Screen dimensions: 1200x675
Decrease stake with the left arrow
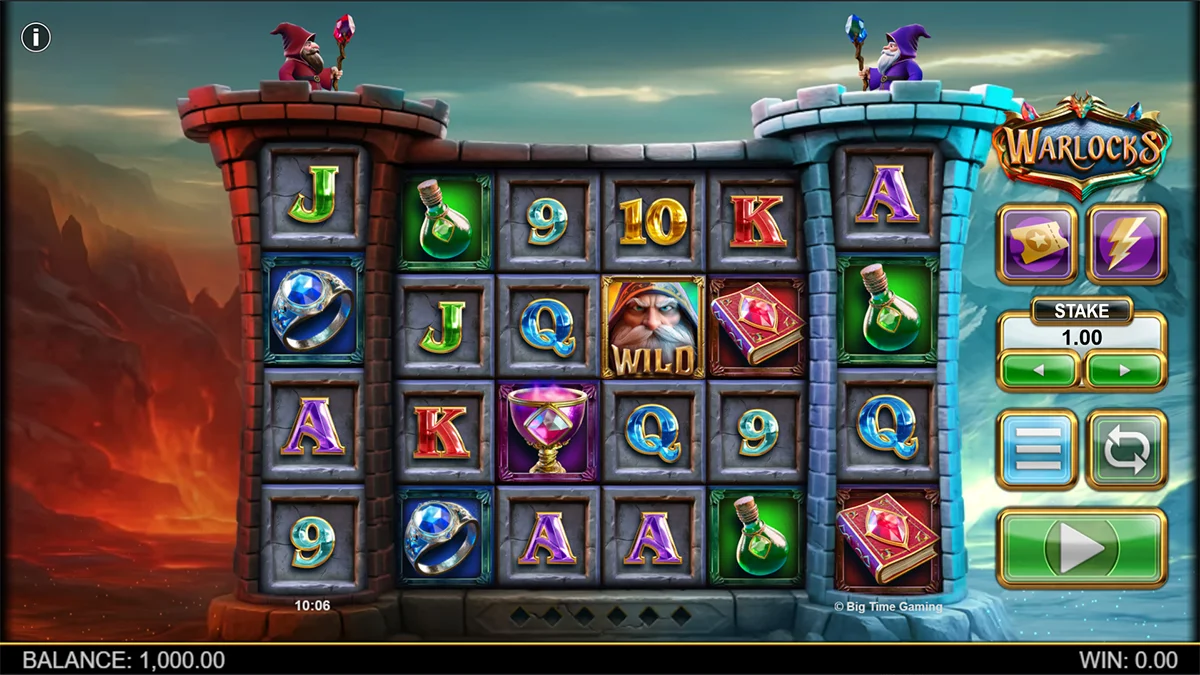coord(1038,370)
